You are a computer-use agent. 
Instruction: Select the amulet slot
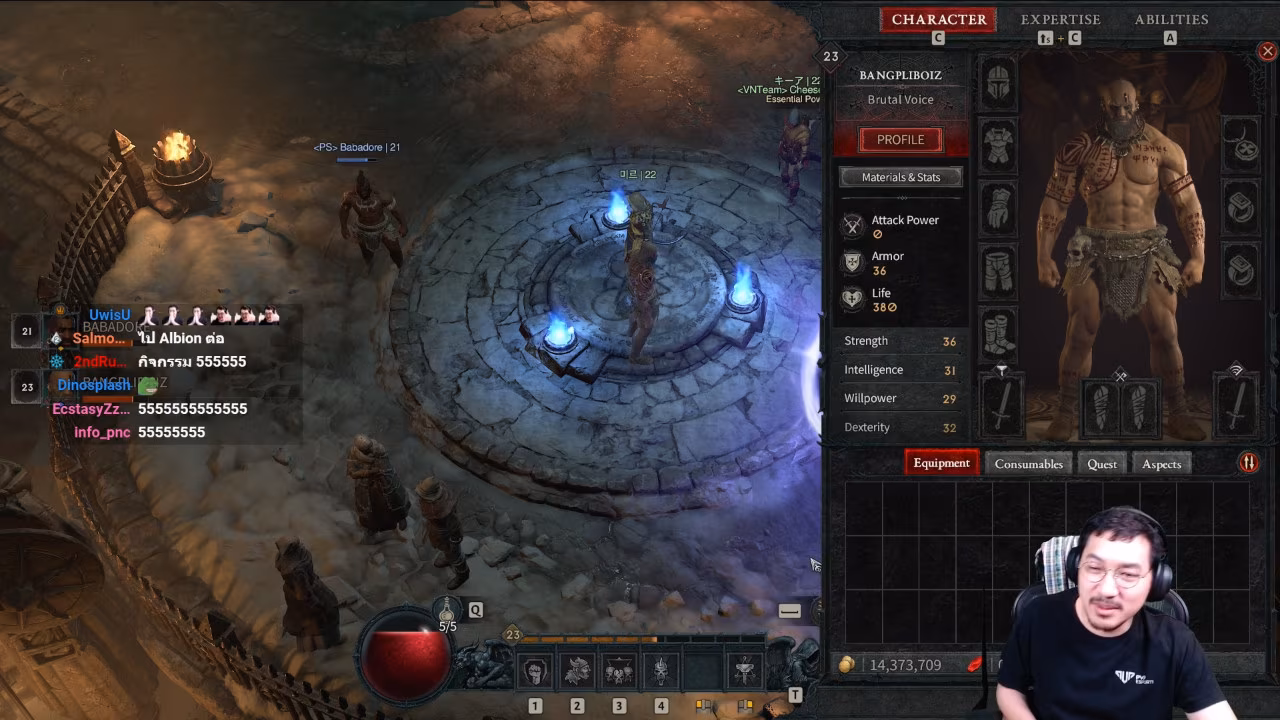click(x=1242, y=146)
